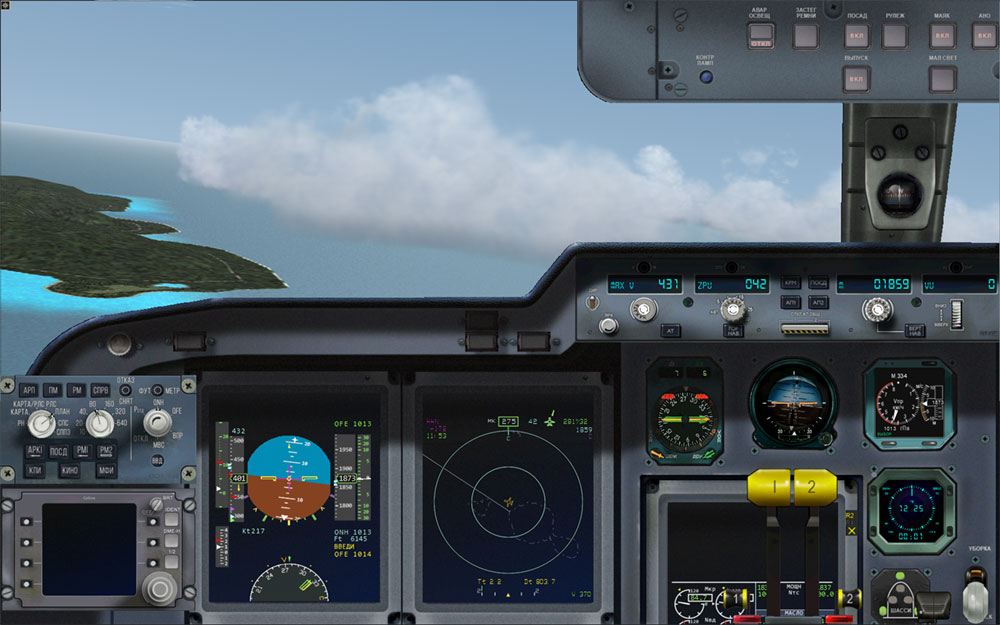Toggle the МАЯК beacon light button
This screenshot has height=625, width=1000.
[x=941, y=35]
